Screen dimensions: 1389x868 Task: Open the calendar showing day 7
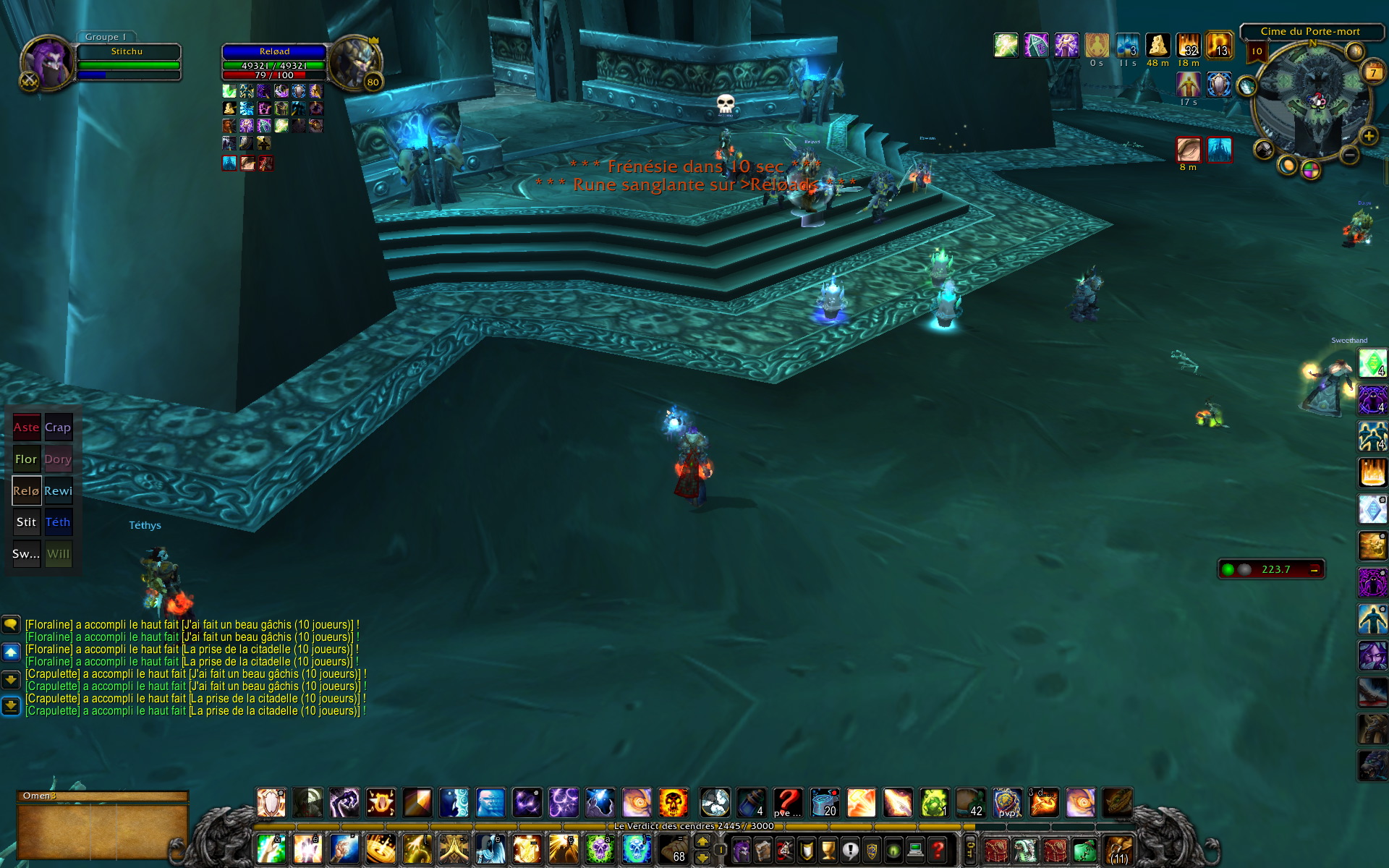click(1372, 72)
